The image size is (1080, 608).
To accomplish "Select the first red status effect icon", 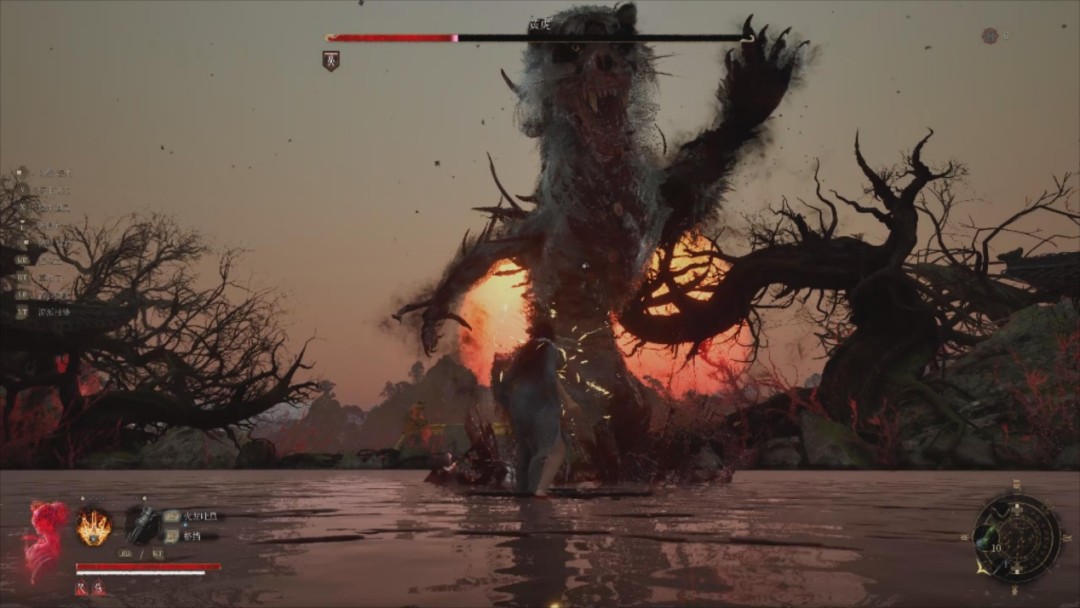I will [81, 589].
